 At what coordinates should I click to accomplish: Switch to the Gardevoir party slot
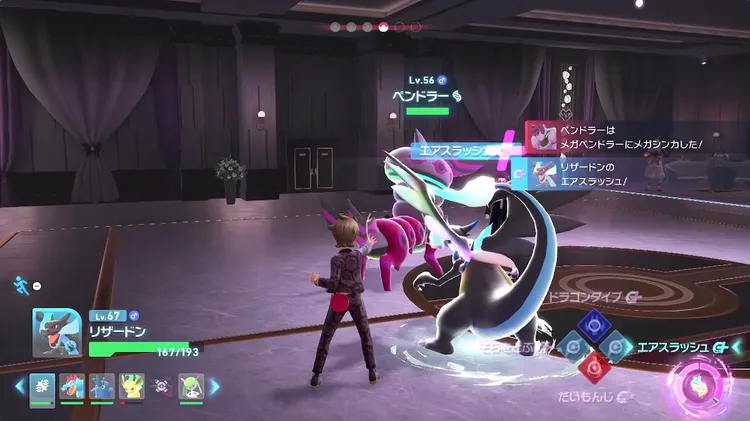click(191, 387)
